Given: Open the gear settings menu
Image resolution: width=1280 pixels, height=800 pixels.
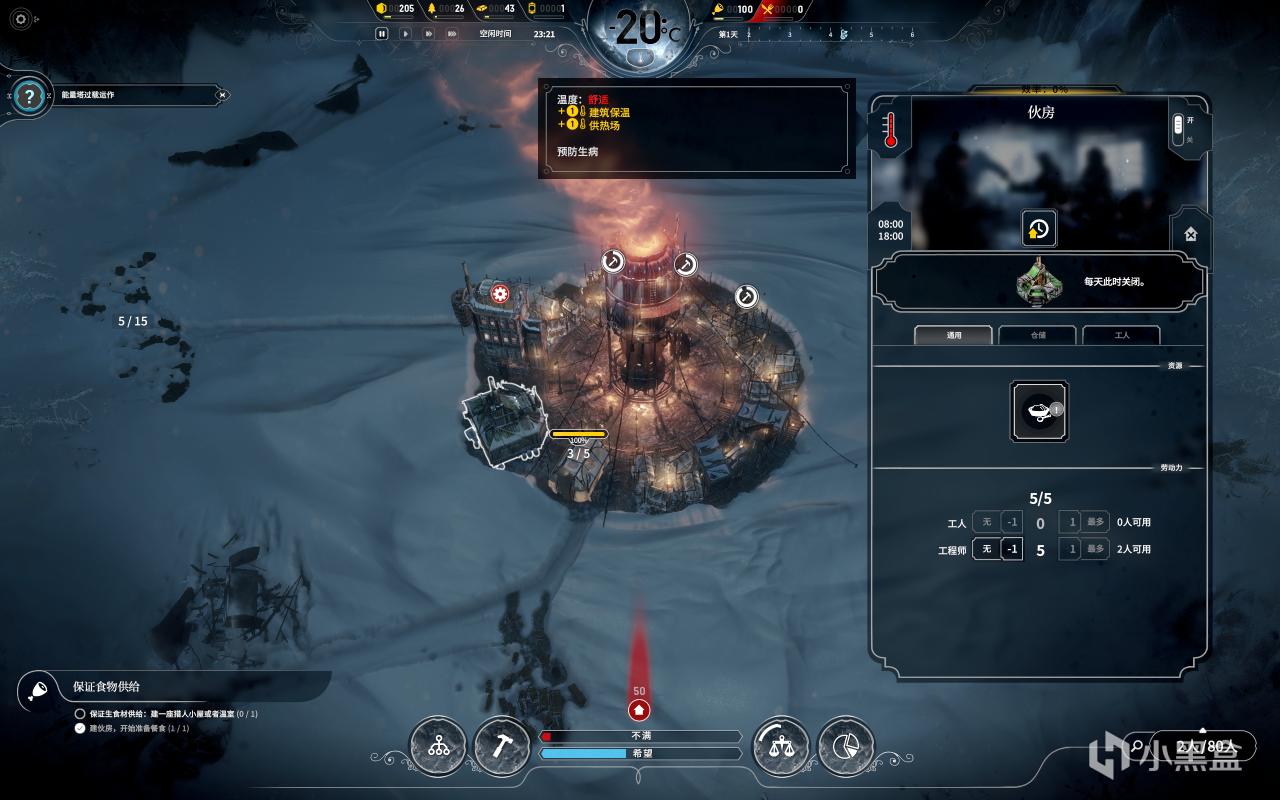Looking at the screenshot, I should pyautogui.click(x=21, y=18).
